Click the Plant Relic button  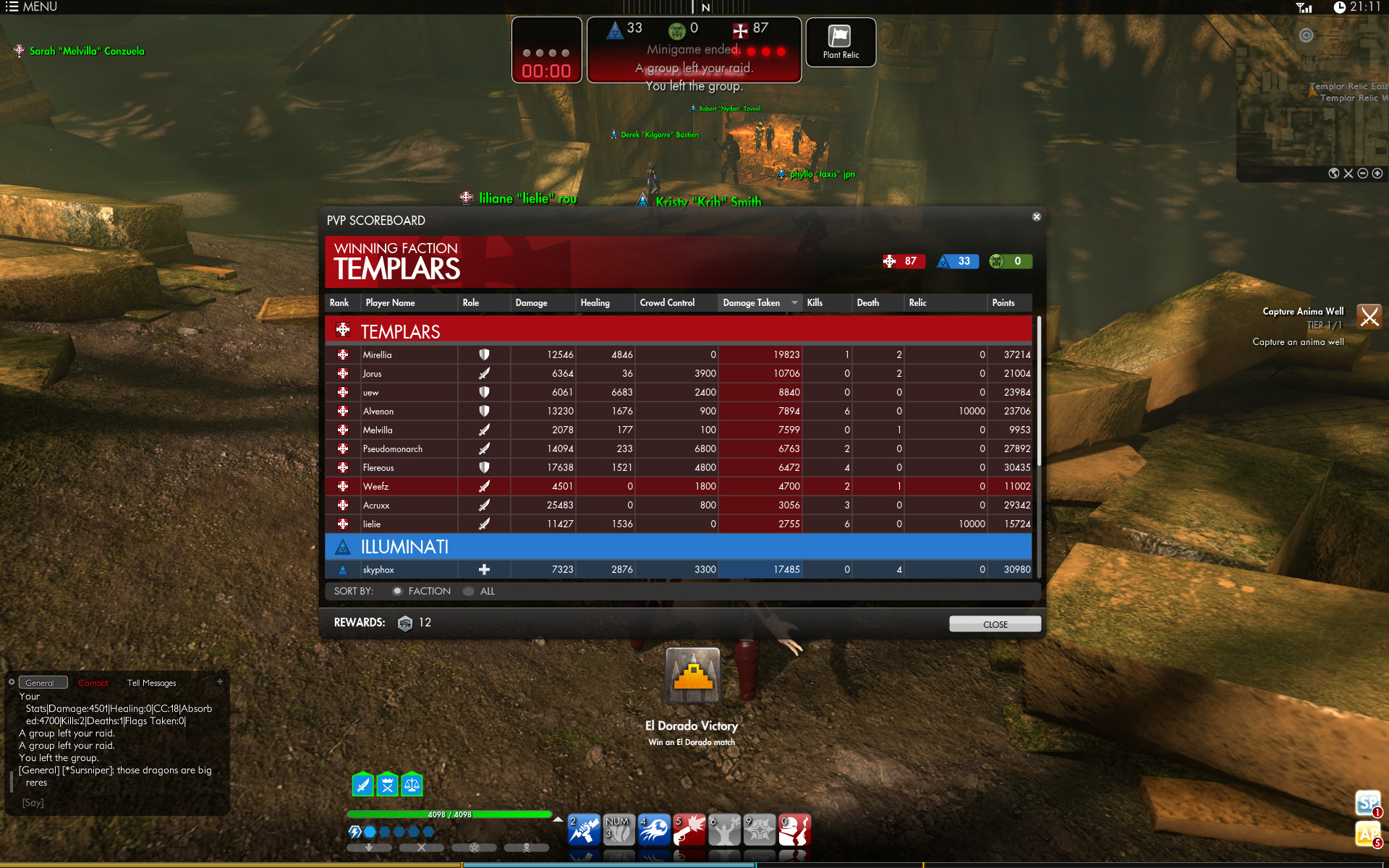point(841,42)
